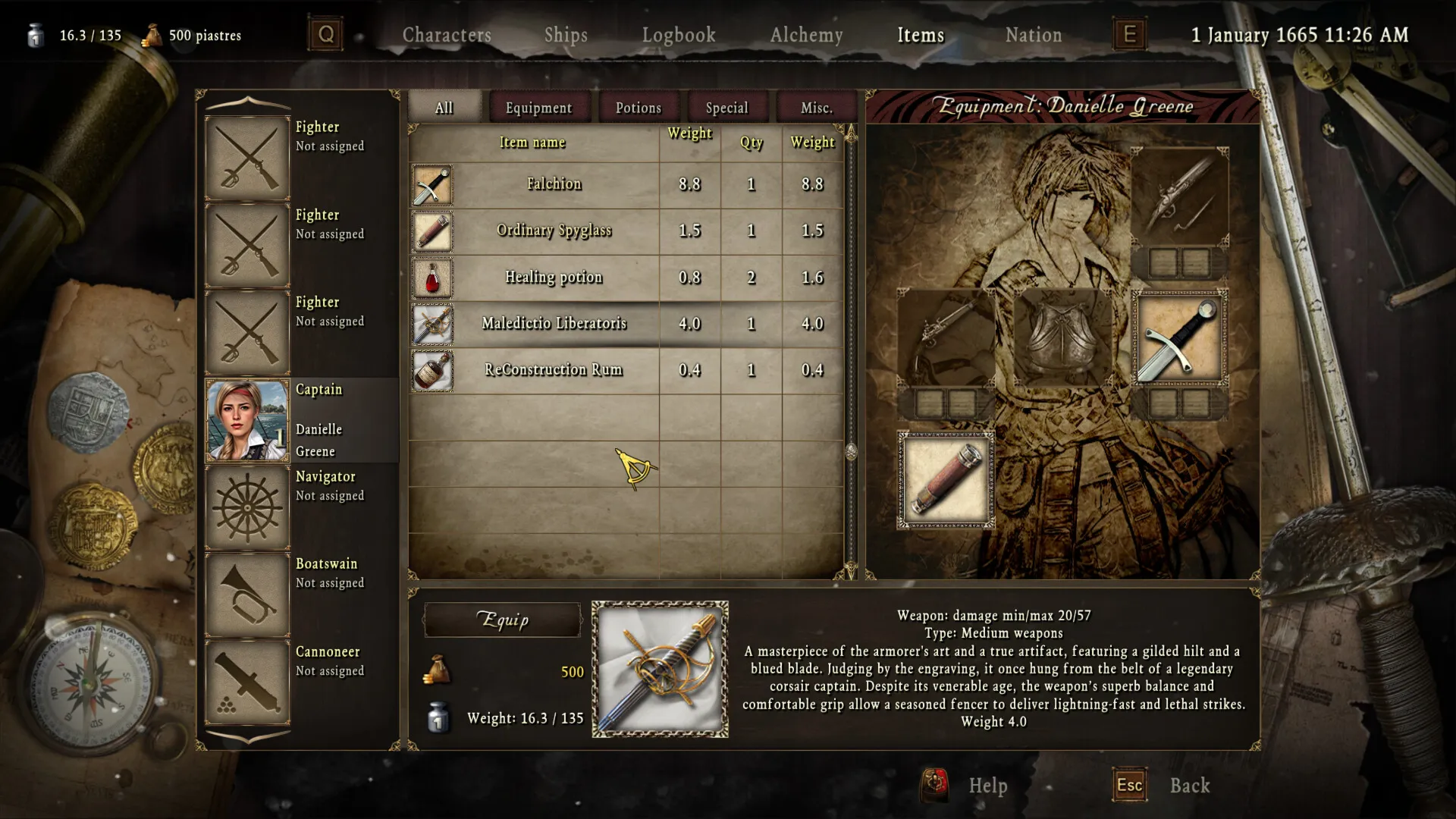Select Captain Danielle Greene portrait

point(247,420)
